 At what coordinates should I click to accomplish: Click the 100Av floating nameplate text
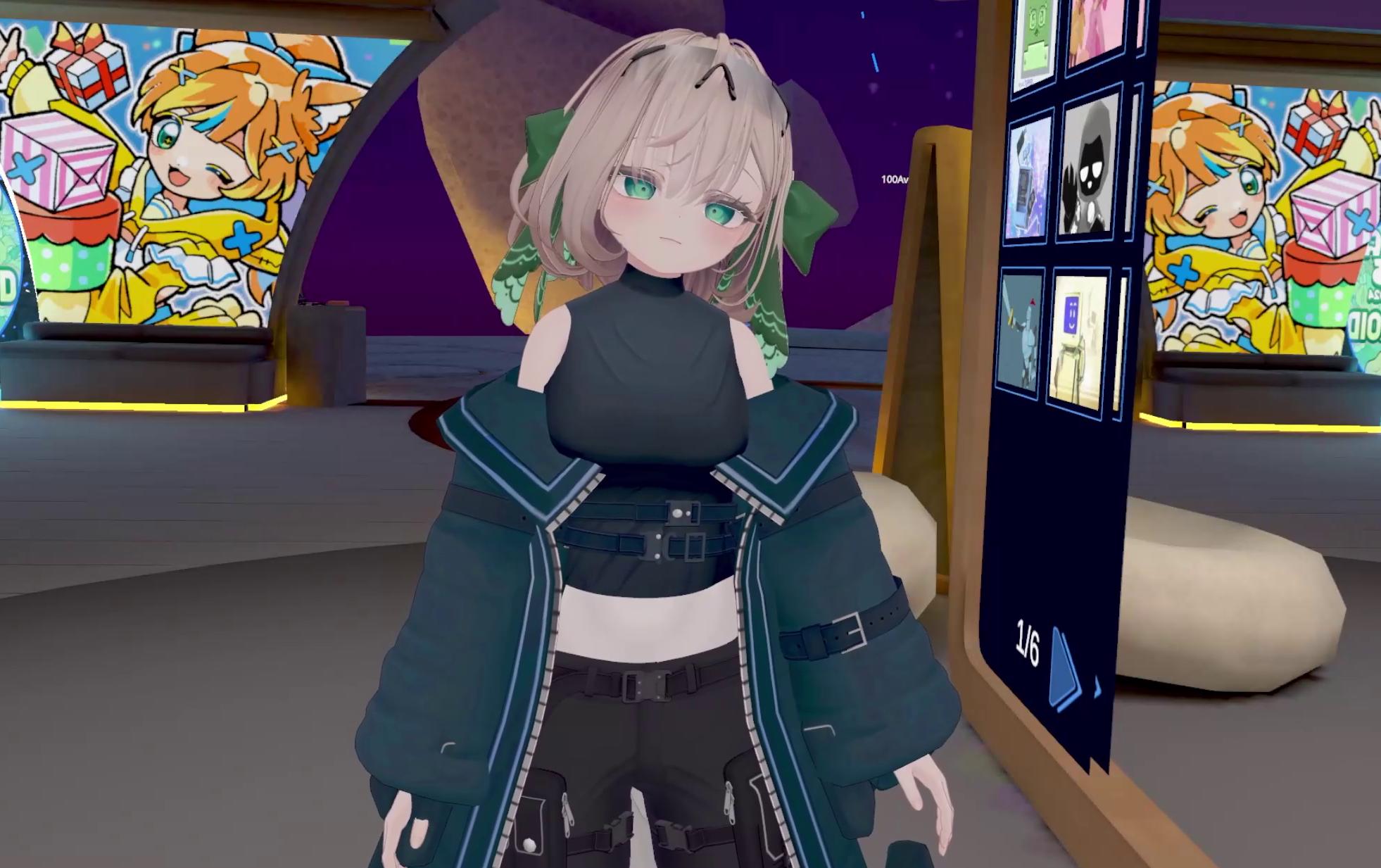[894, 179]
